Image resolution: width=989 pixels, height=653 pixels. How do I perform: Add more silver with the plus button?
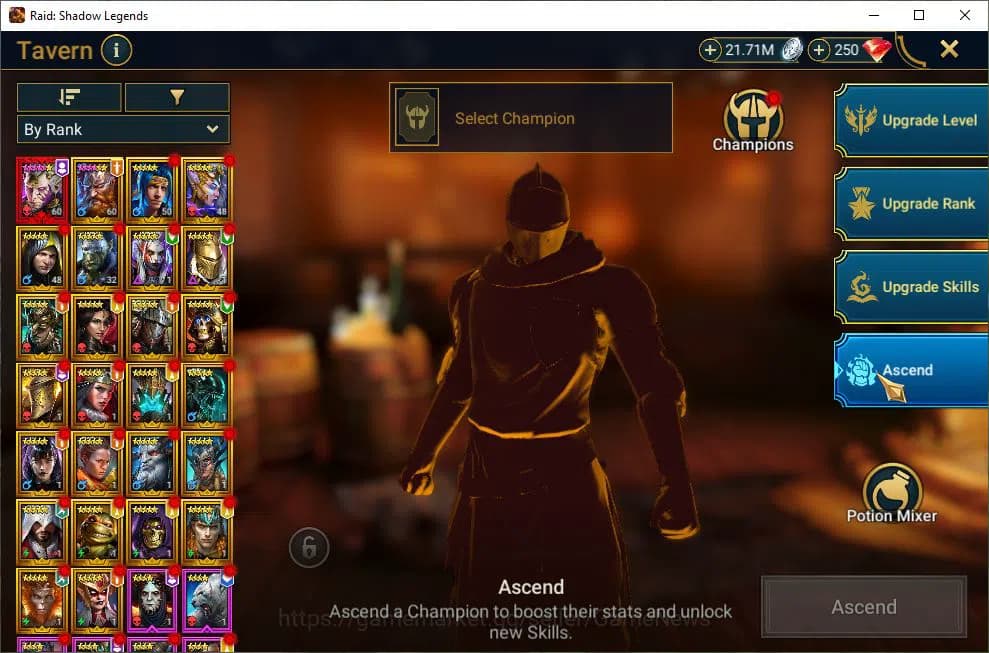click(x=711, y=50)
